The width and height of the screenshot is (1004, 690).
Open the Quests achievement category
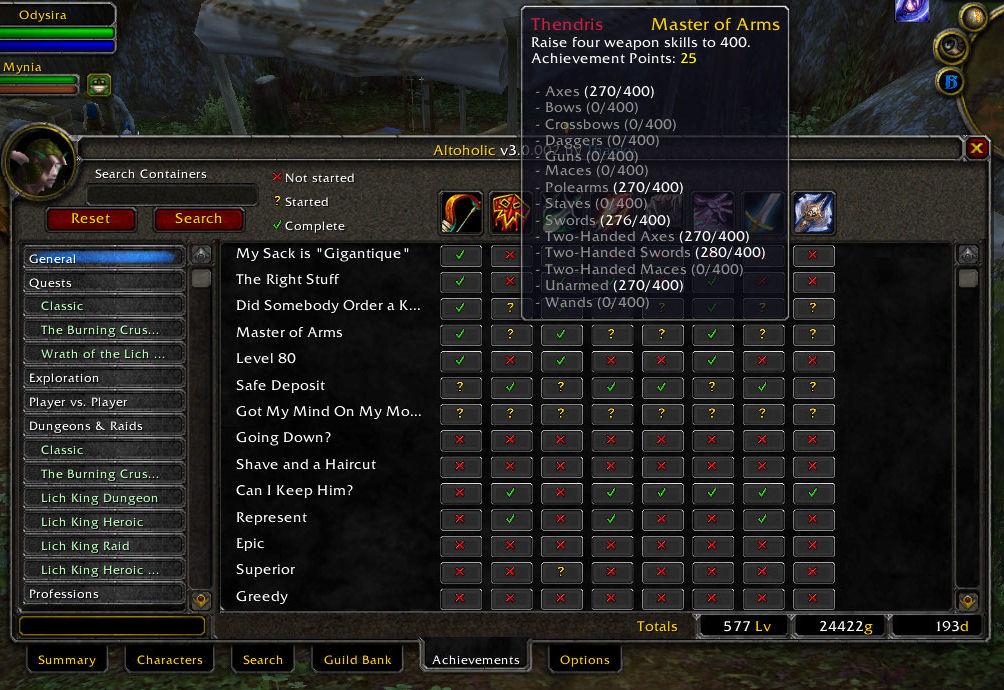coord(104,282)
